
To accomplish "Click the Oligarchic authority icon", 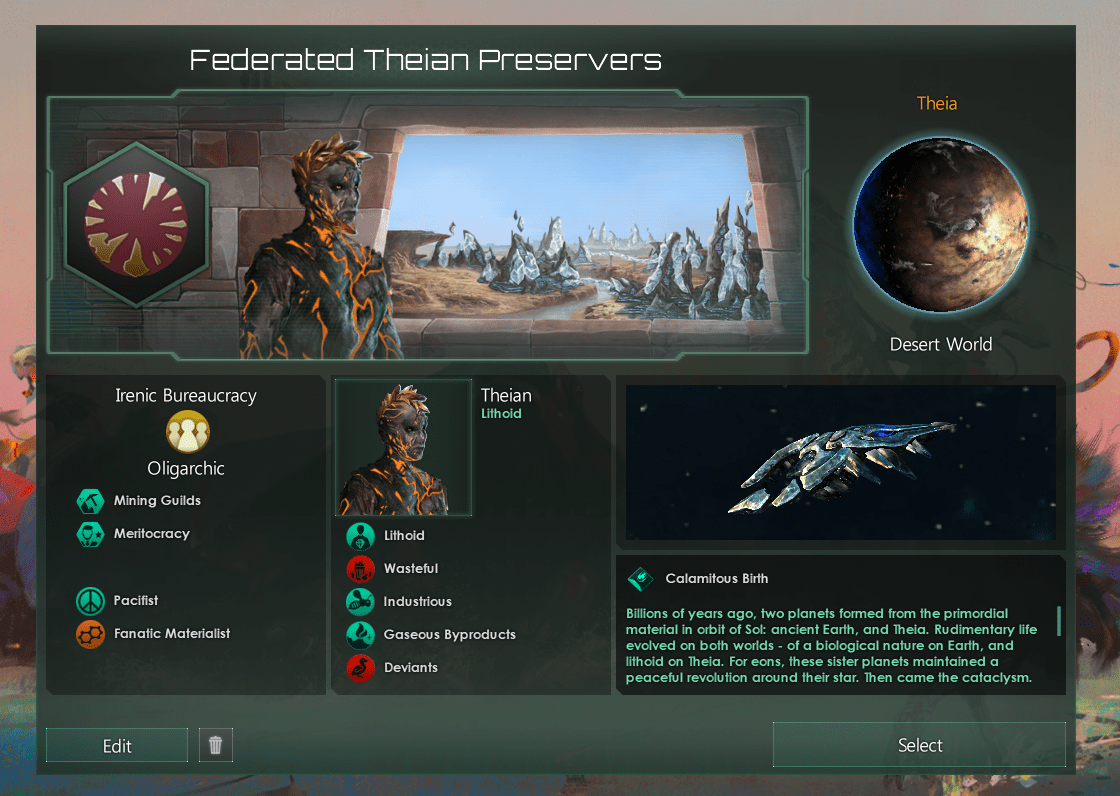I will (188, 432).
